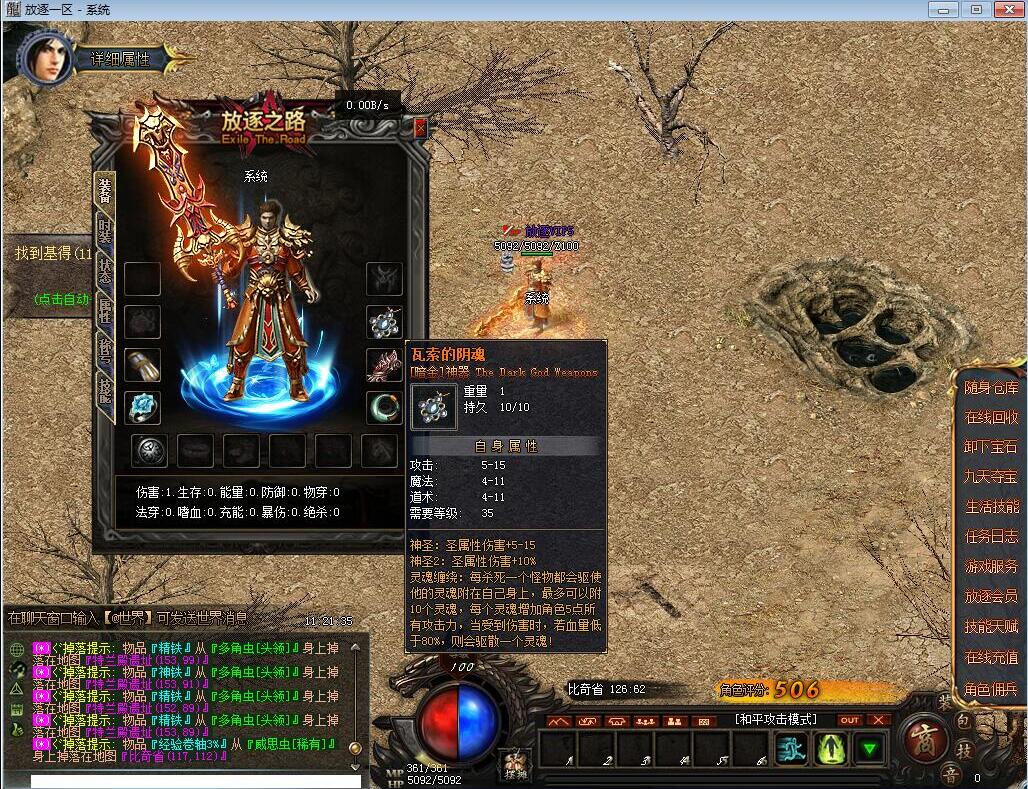Open the 状态 tab
Viewport: 1028px width, 789px height.
point(105,272)
